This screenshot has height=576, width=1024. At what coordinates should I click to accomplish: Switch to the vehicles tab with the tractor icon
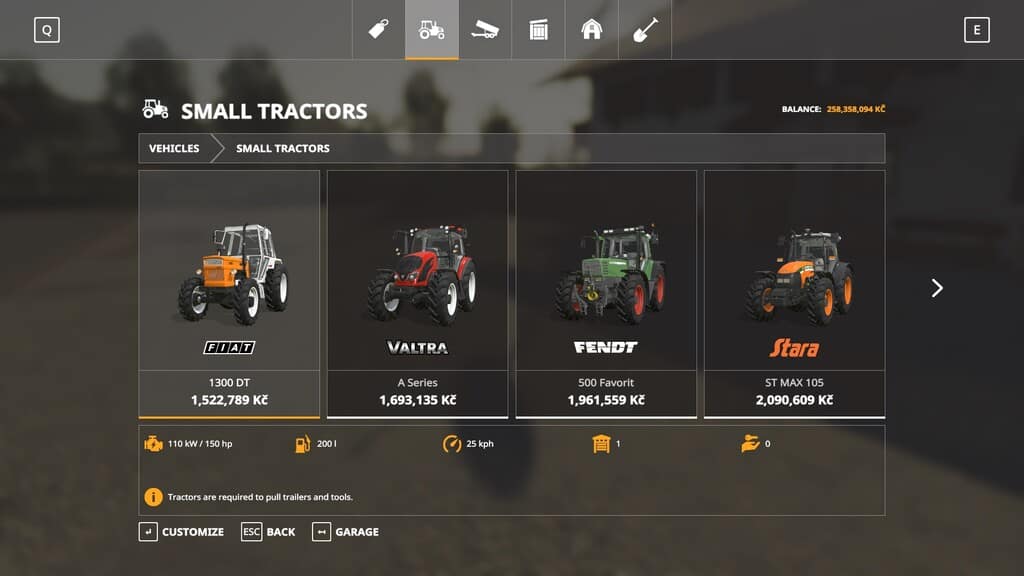click(432, 29)
